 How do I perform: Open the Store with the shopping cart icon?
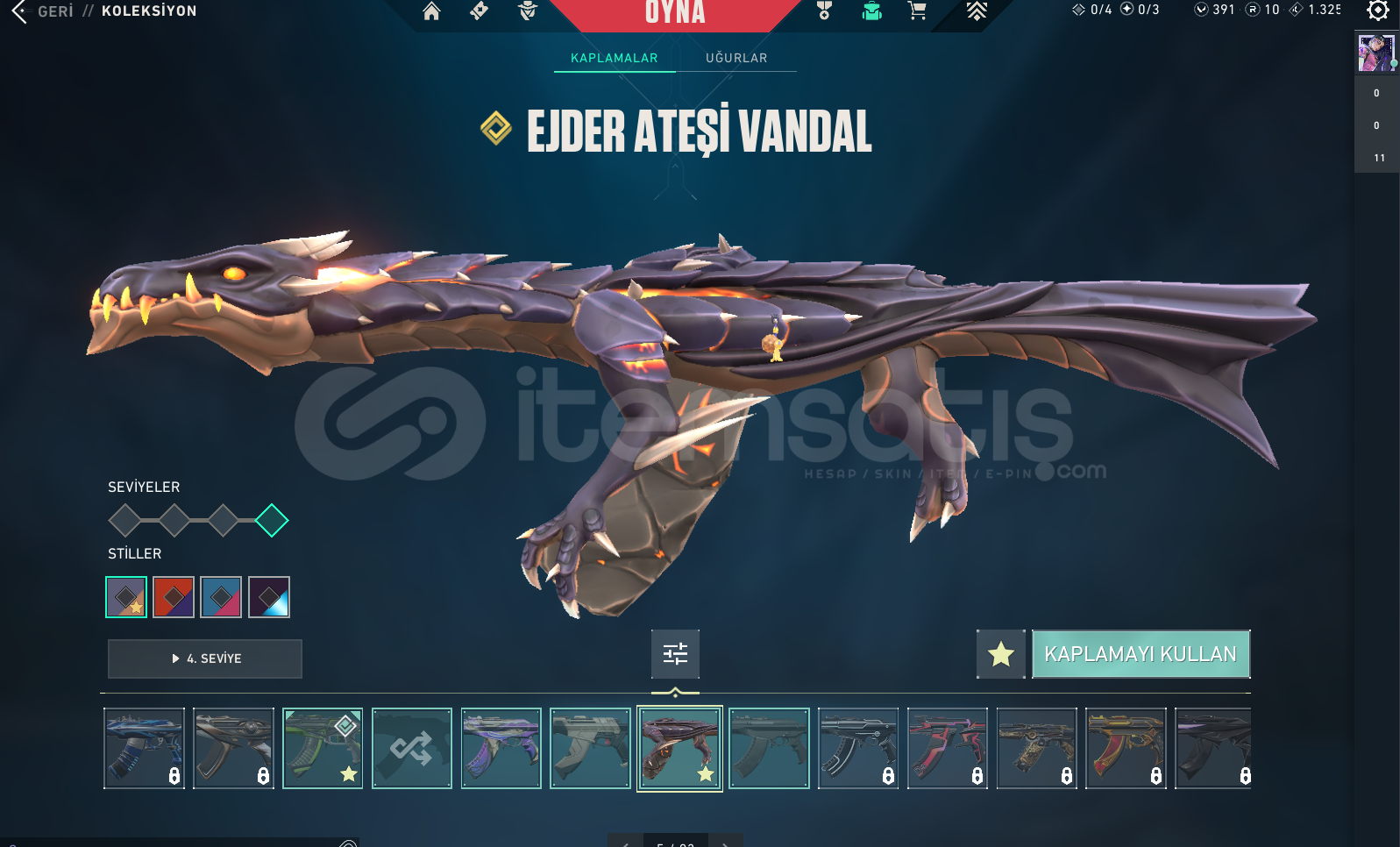[916, 13]
